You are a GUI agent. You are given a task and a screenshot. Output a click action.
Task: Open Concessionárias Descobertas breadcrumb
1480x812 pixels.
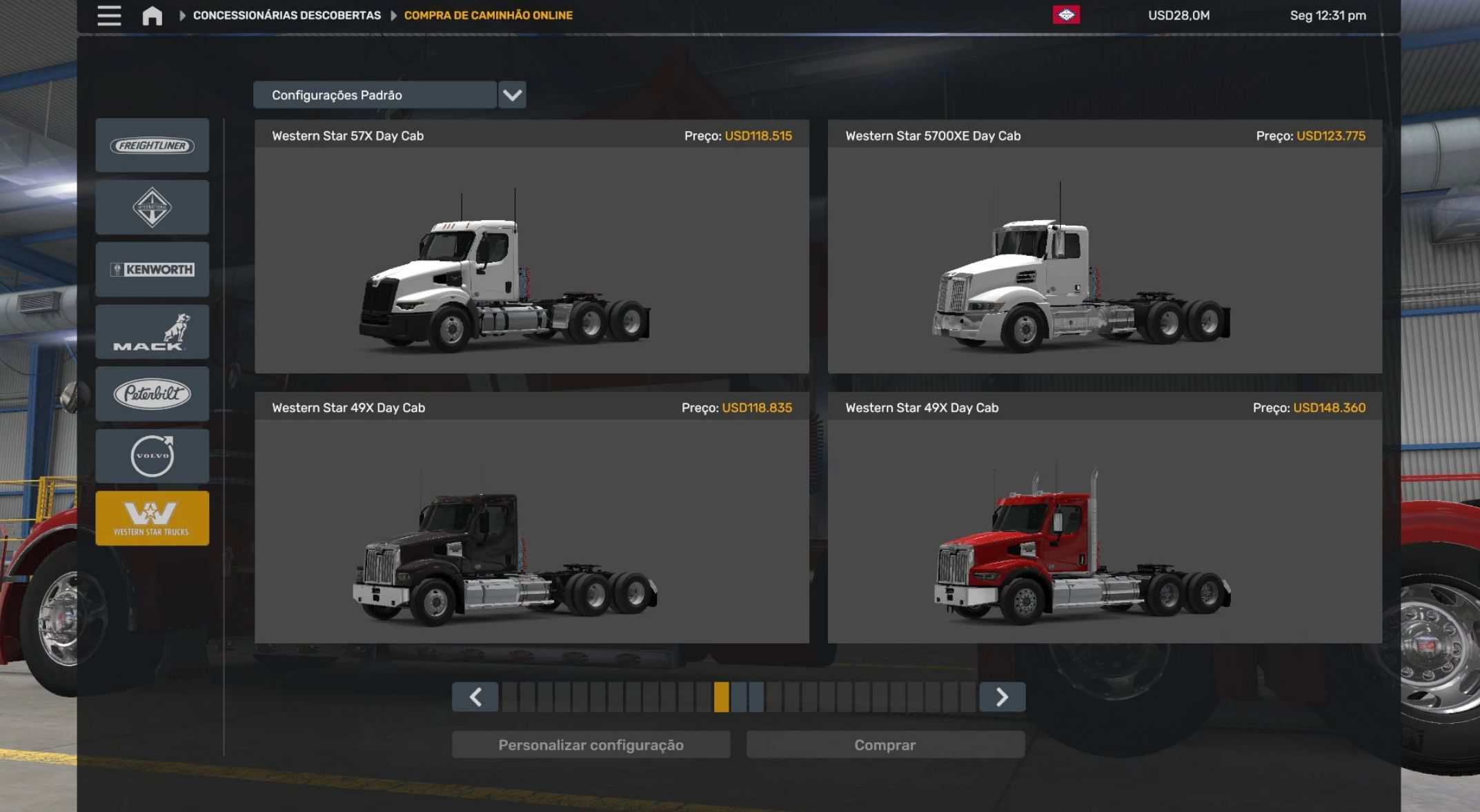tap(286, 15)
